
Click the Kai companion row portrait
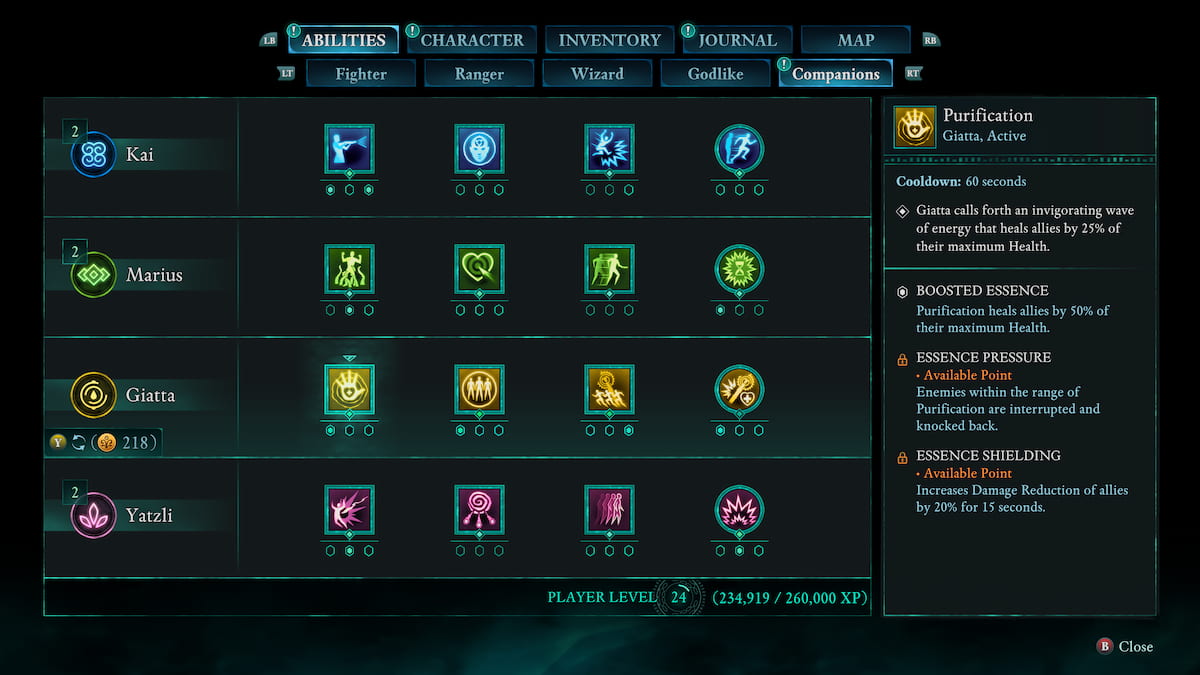(x=94, y=155)
